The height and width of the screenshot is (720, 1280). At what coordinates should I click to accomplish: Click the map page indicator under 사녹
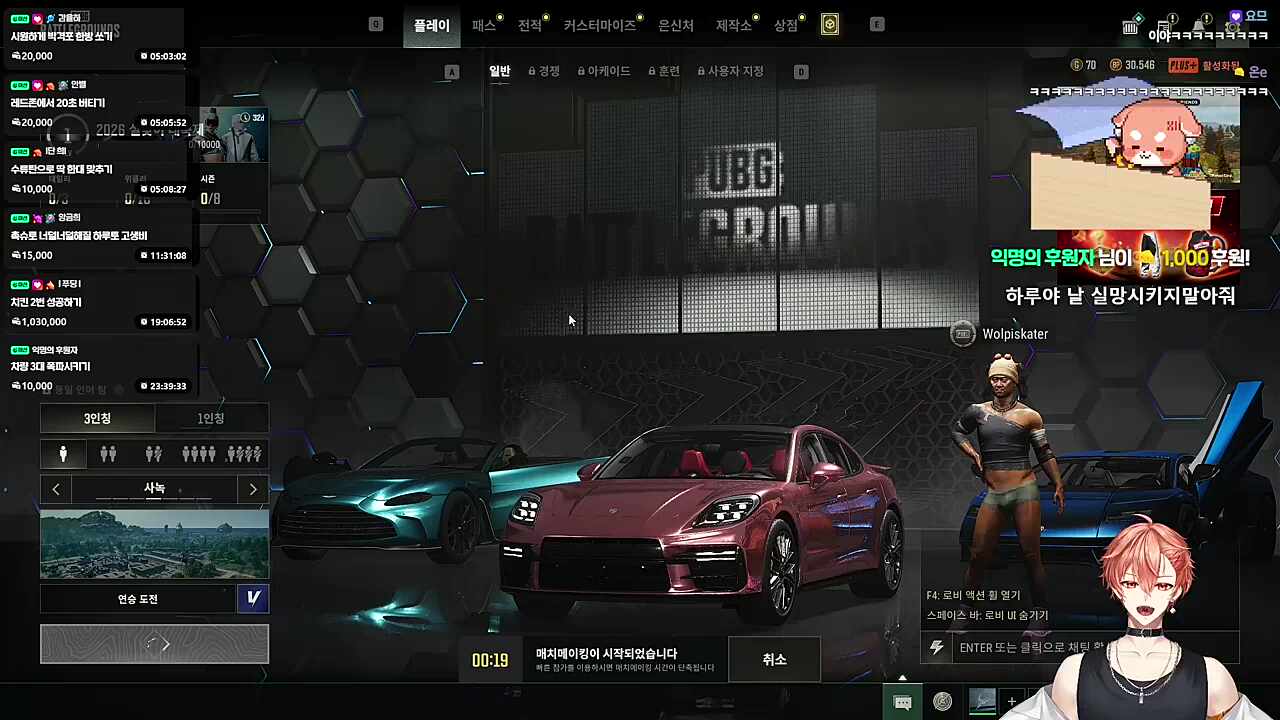pos(154,500)
